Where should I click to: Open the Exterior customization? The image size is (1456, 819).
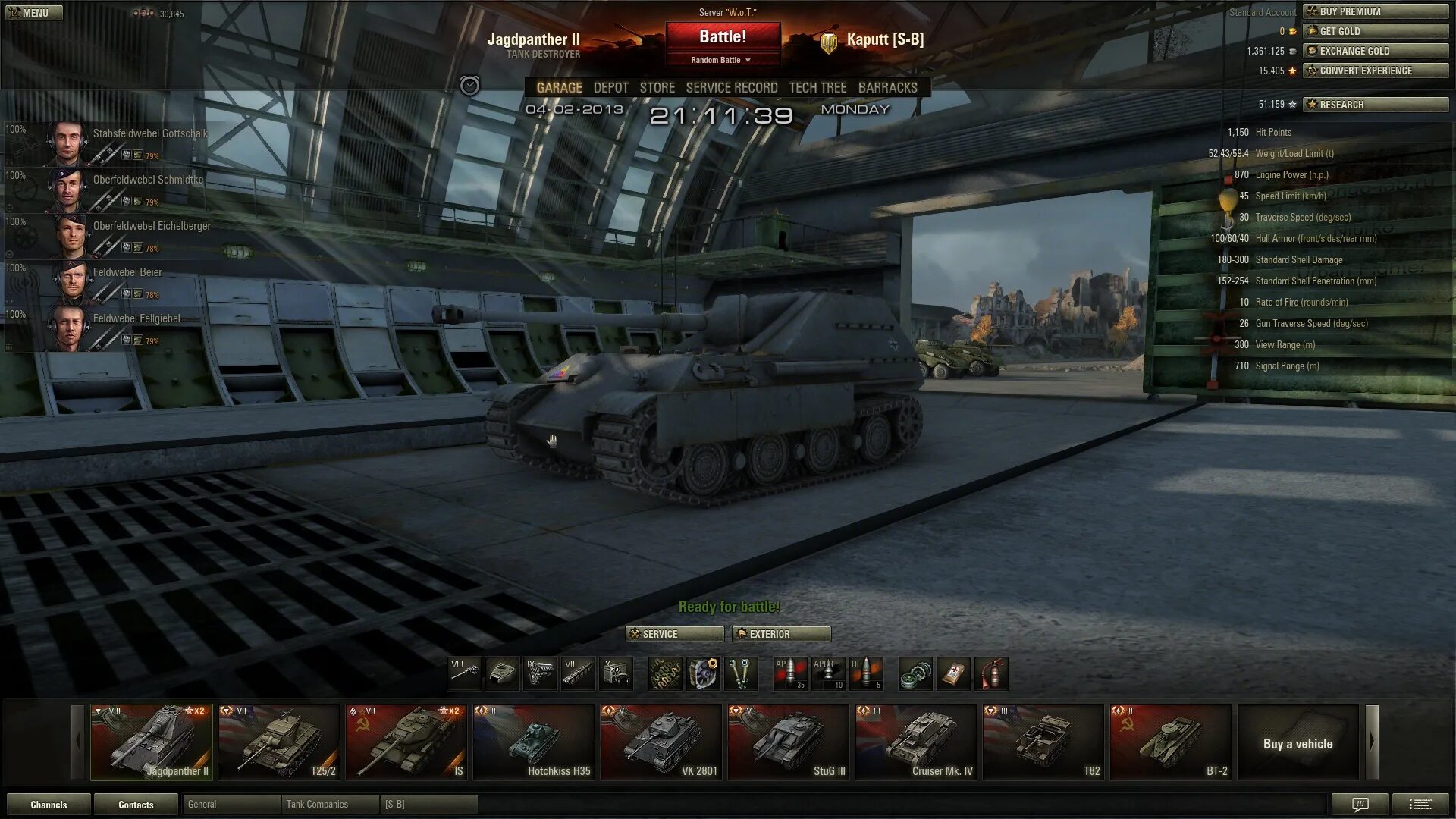(781, 634)
